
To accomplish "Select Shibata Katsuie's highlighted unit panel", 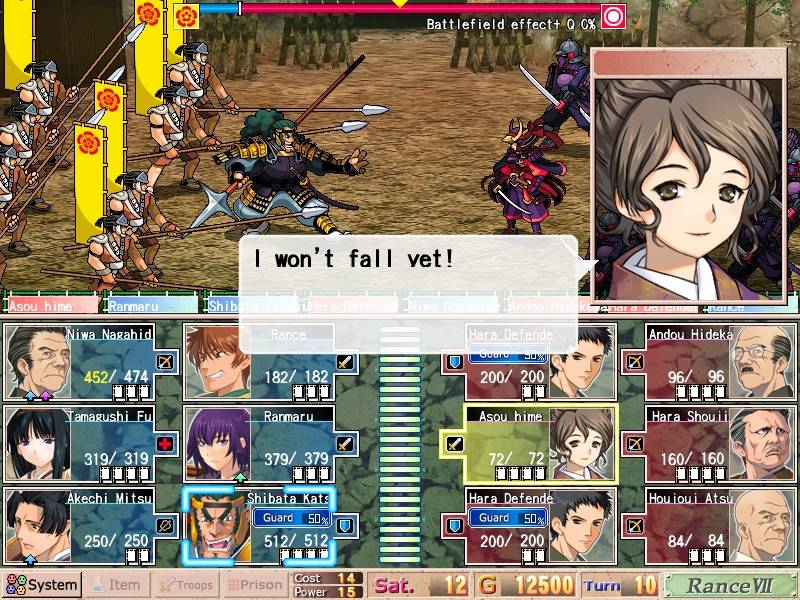I will (x=270, y=526).
